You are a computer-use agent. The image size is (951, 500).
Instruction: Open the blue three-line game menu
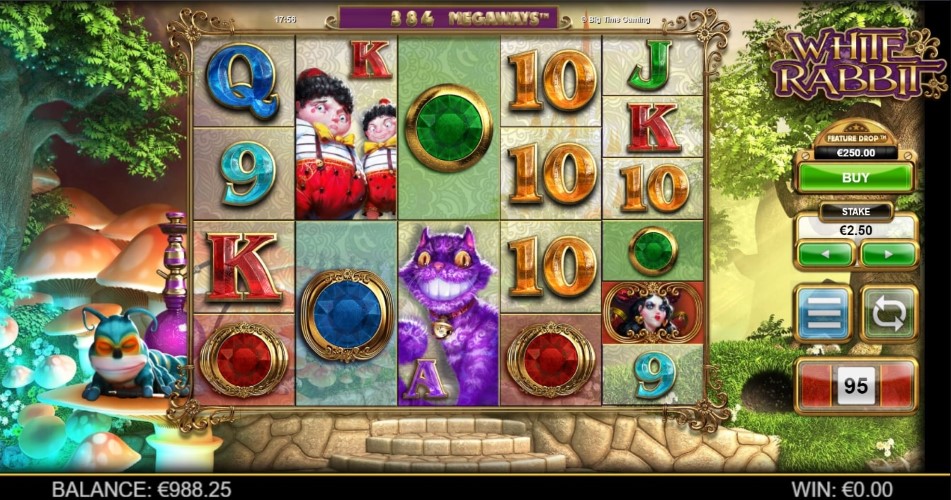823,314
